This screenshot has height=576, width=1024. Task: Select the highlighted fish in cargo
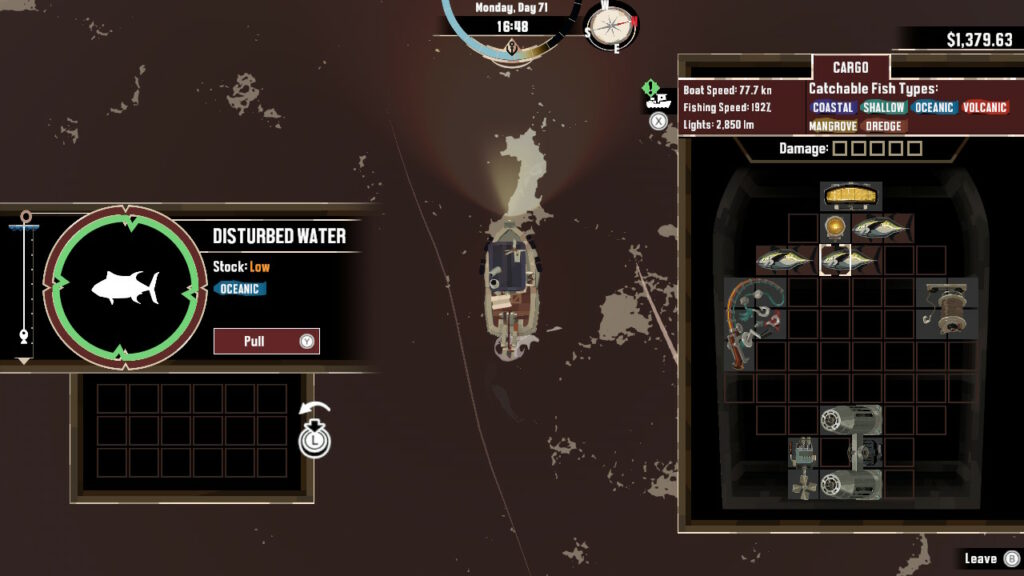[x=850, y=260]
